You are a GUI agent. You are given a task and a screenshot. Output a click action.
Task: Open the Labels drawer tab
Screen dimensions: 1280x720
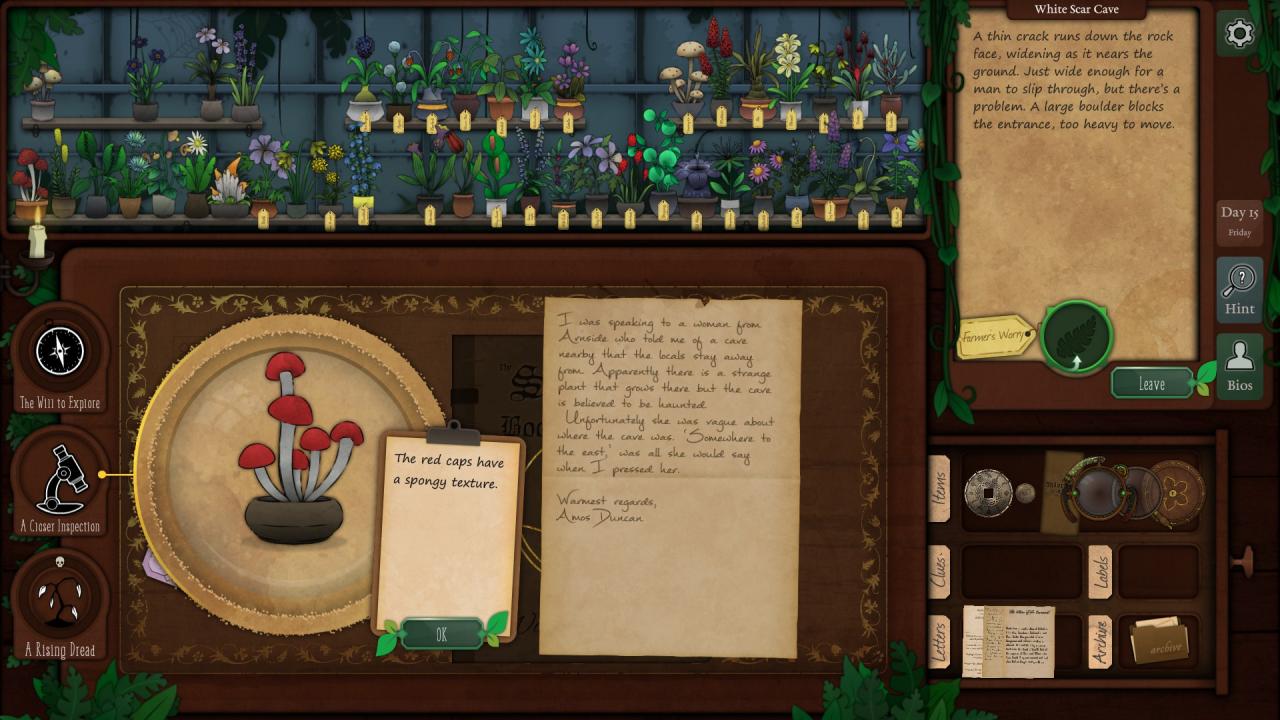[1099, 572]
